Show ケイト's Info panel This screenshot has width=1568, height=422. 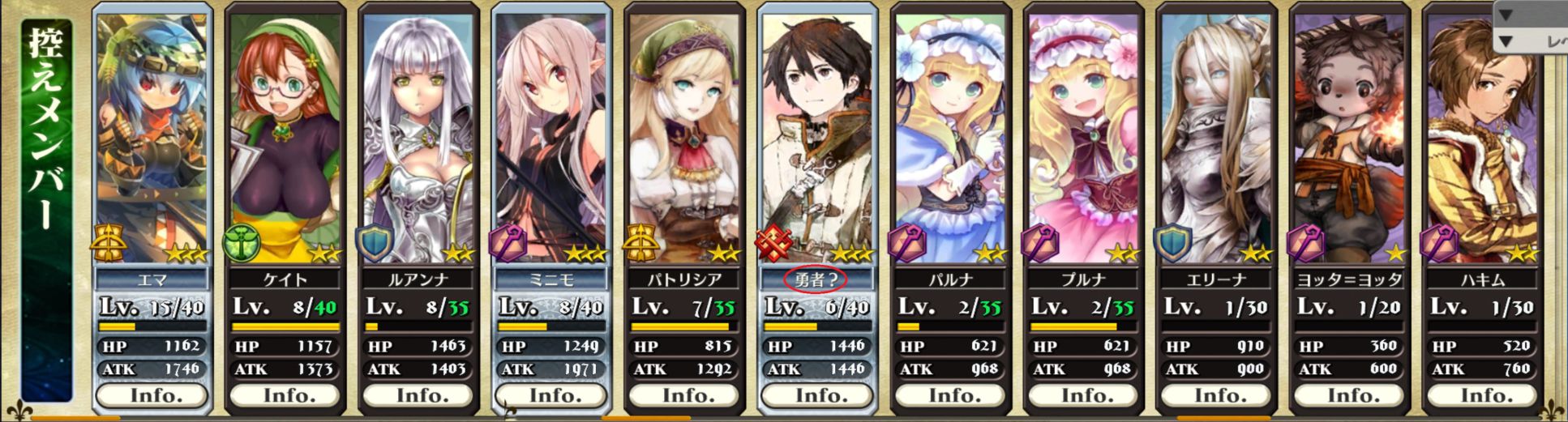tap(285, 395)
